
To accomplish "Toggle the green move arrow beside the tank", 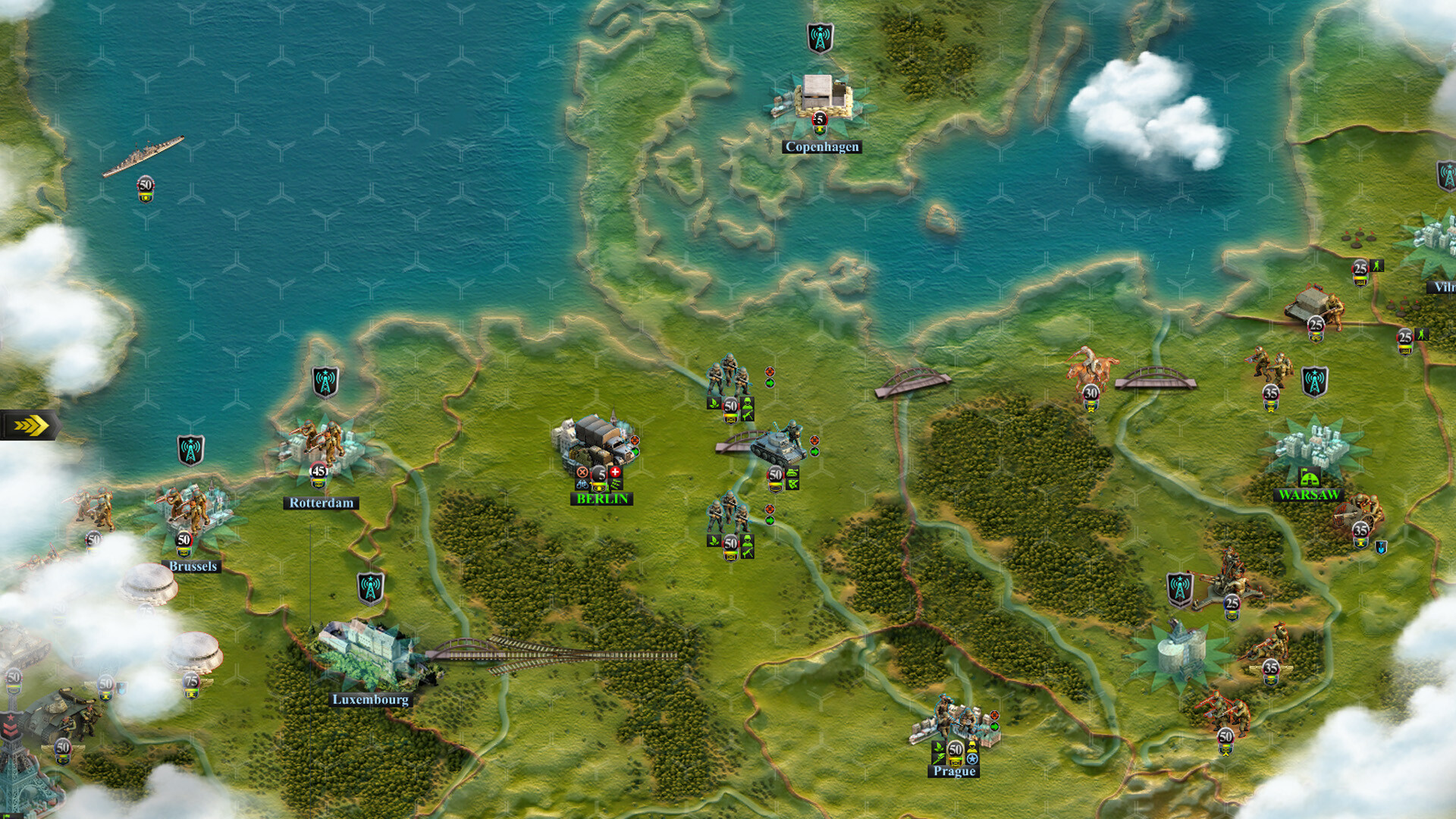I will [x=814, y=453].
